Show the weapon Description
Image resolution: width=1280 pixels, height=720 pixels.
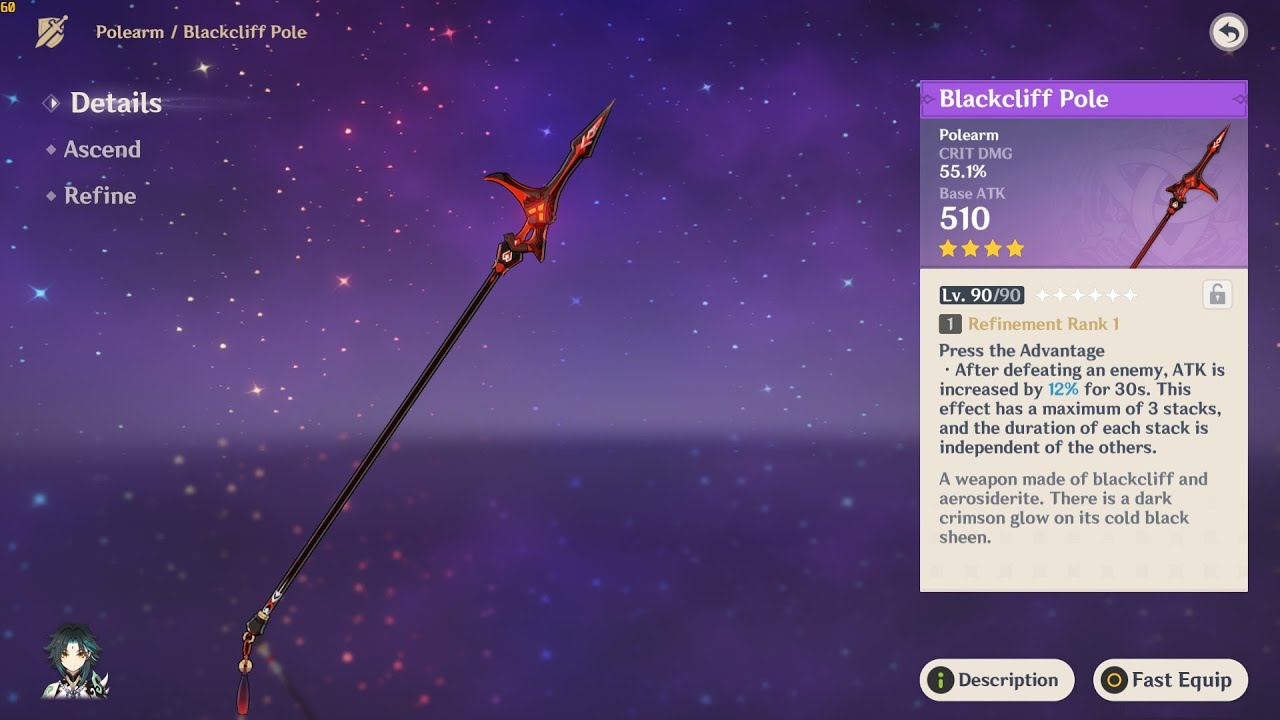(x=996, y=680)
